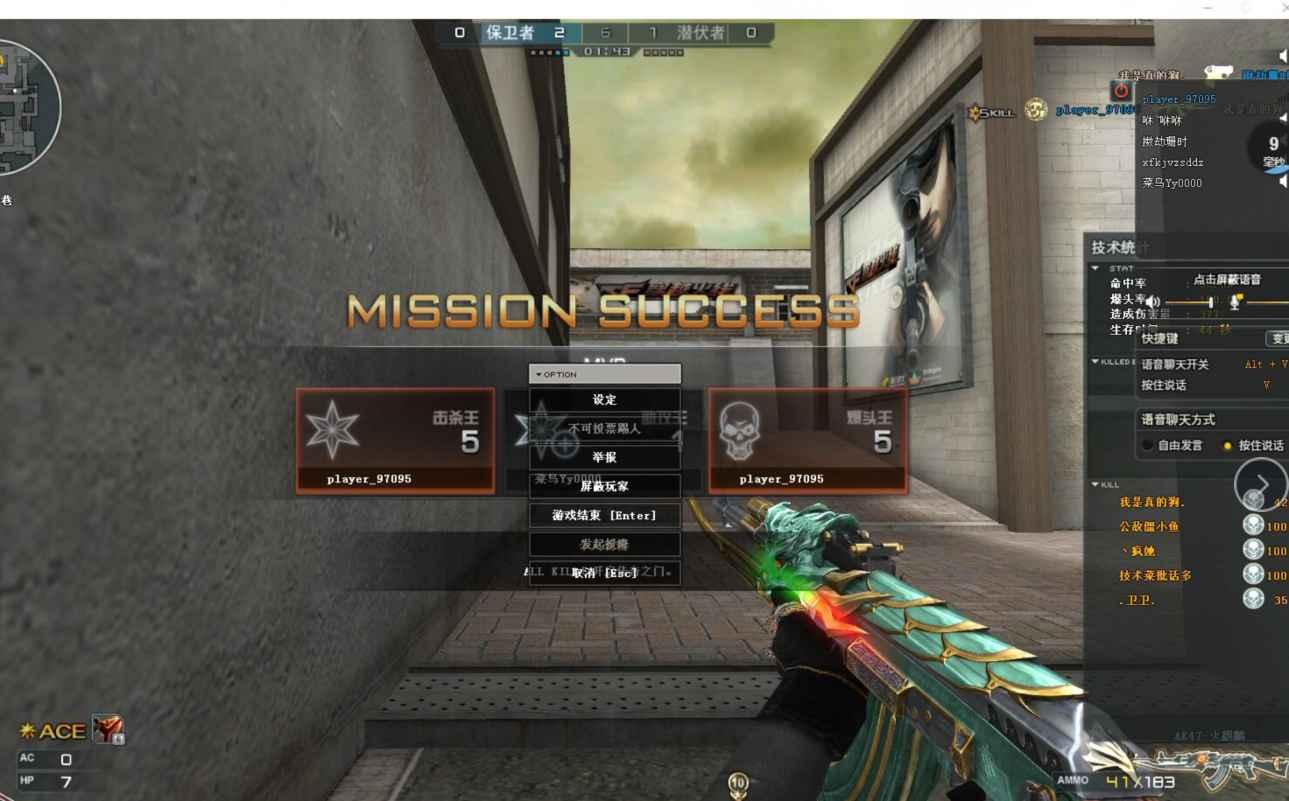
Task: Click the red power icon in voice panel
Action: [1121, 92]
